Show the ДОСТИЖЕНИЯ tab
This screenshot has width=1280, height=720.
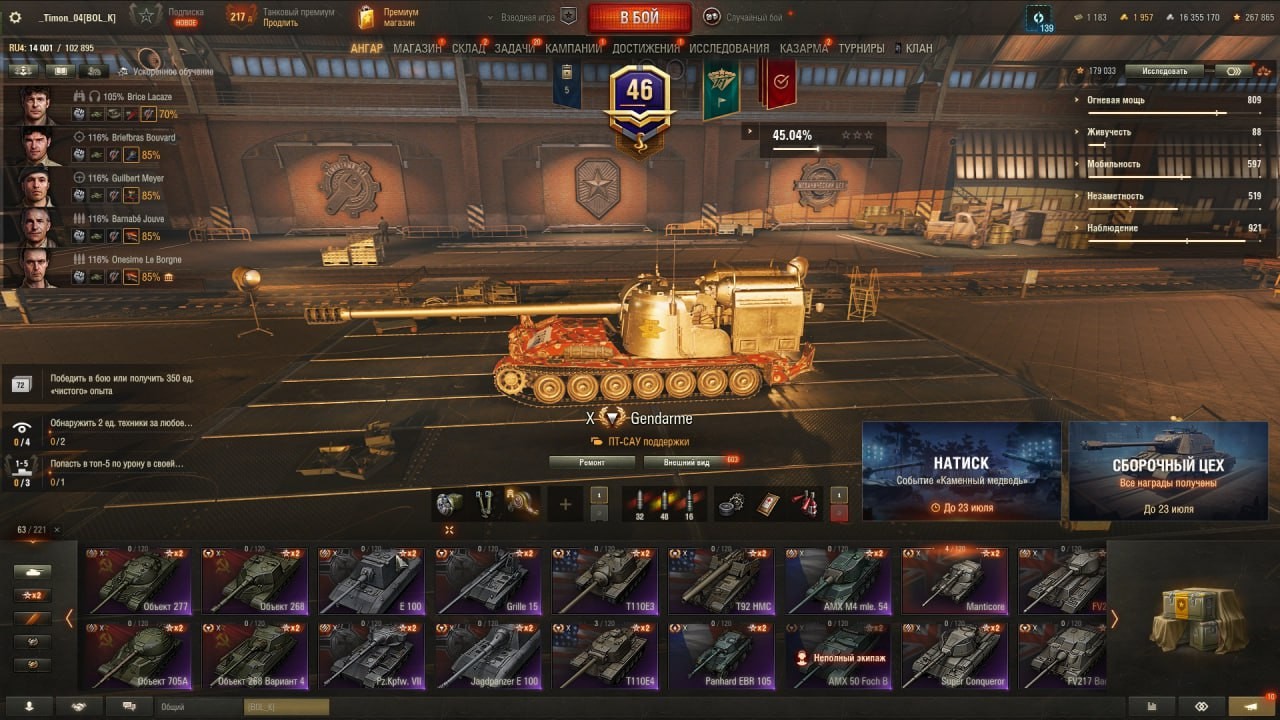tap(646, 48)
